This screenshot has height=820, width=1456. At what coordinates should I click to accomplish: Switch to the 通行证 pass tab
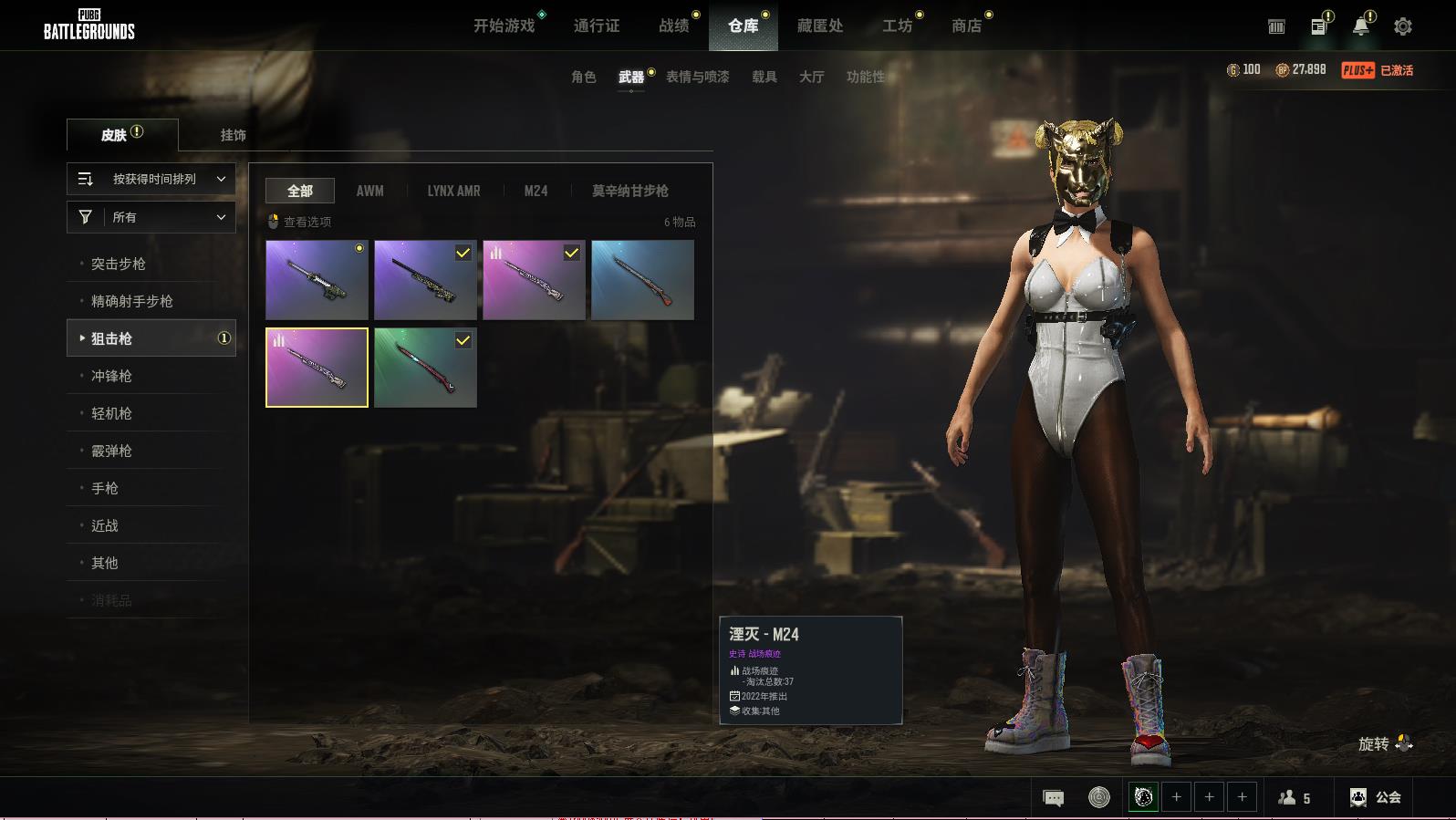[597, 26]
